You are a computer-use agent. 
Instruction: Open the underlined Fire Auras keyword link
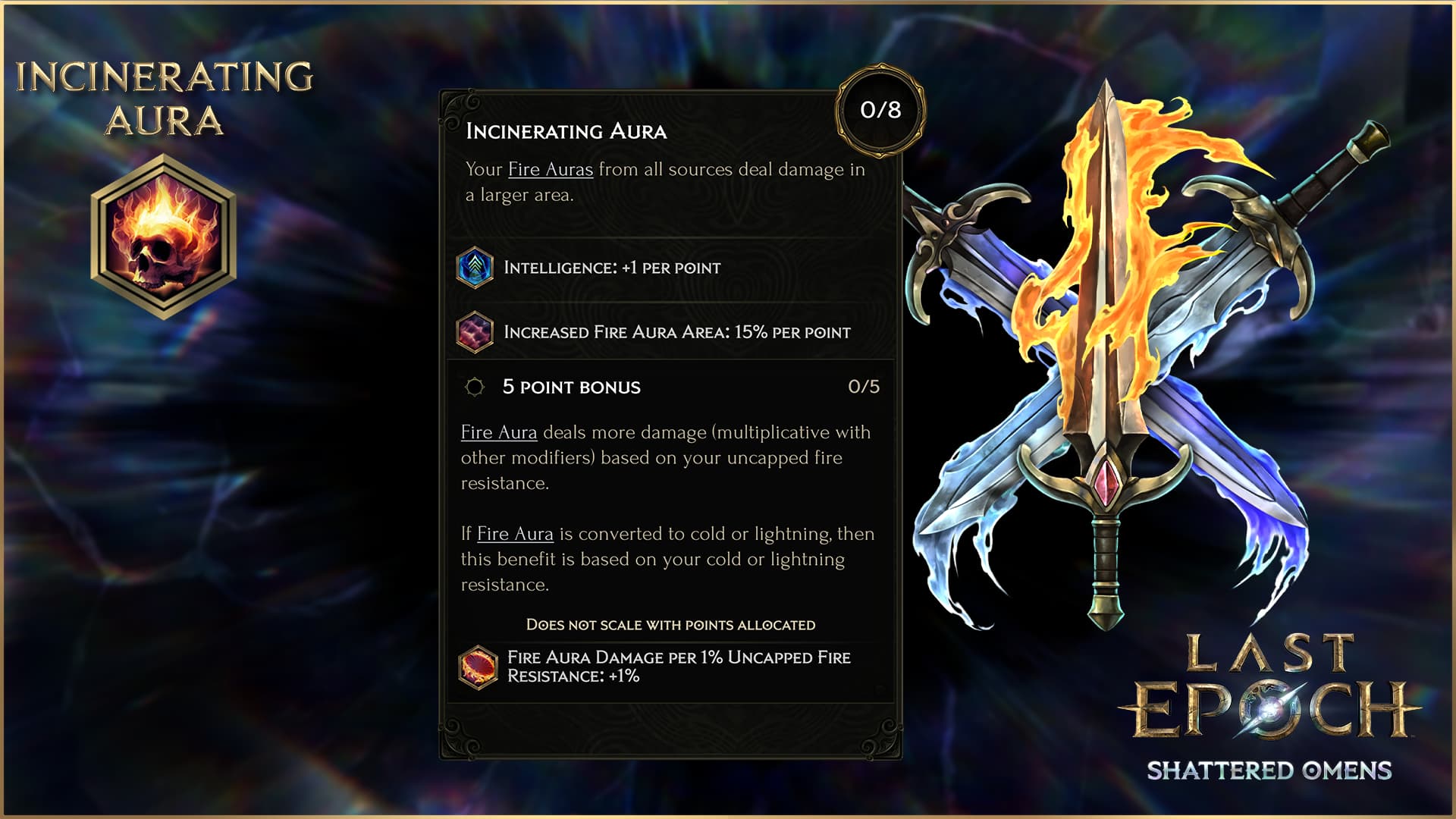point(550,169)
